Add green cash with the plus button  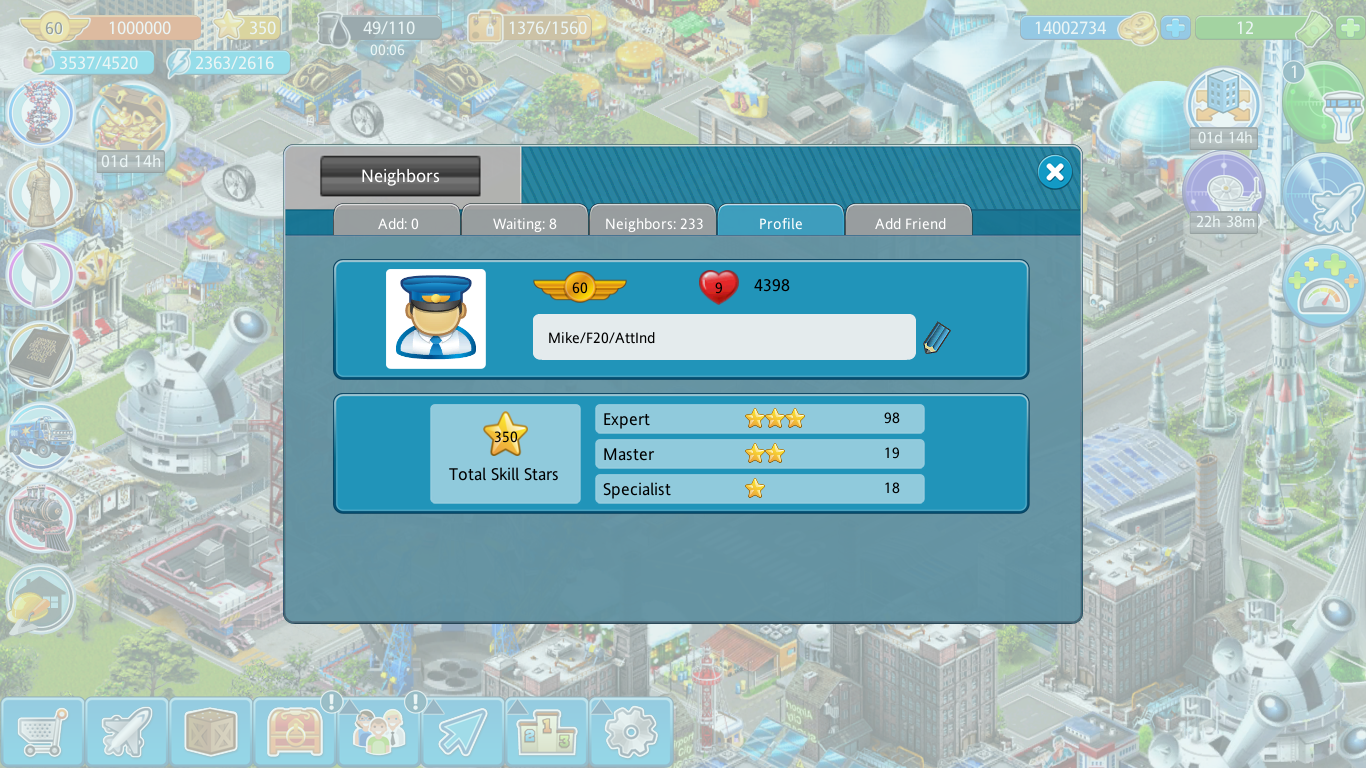point(1348,28)
